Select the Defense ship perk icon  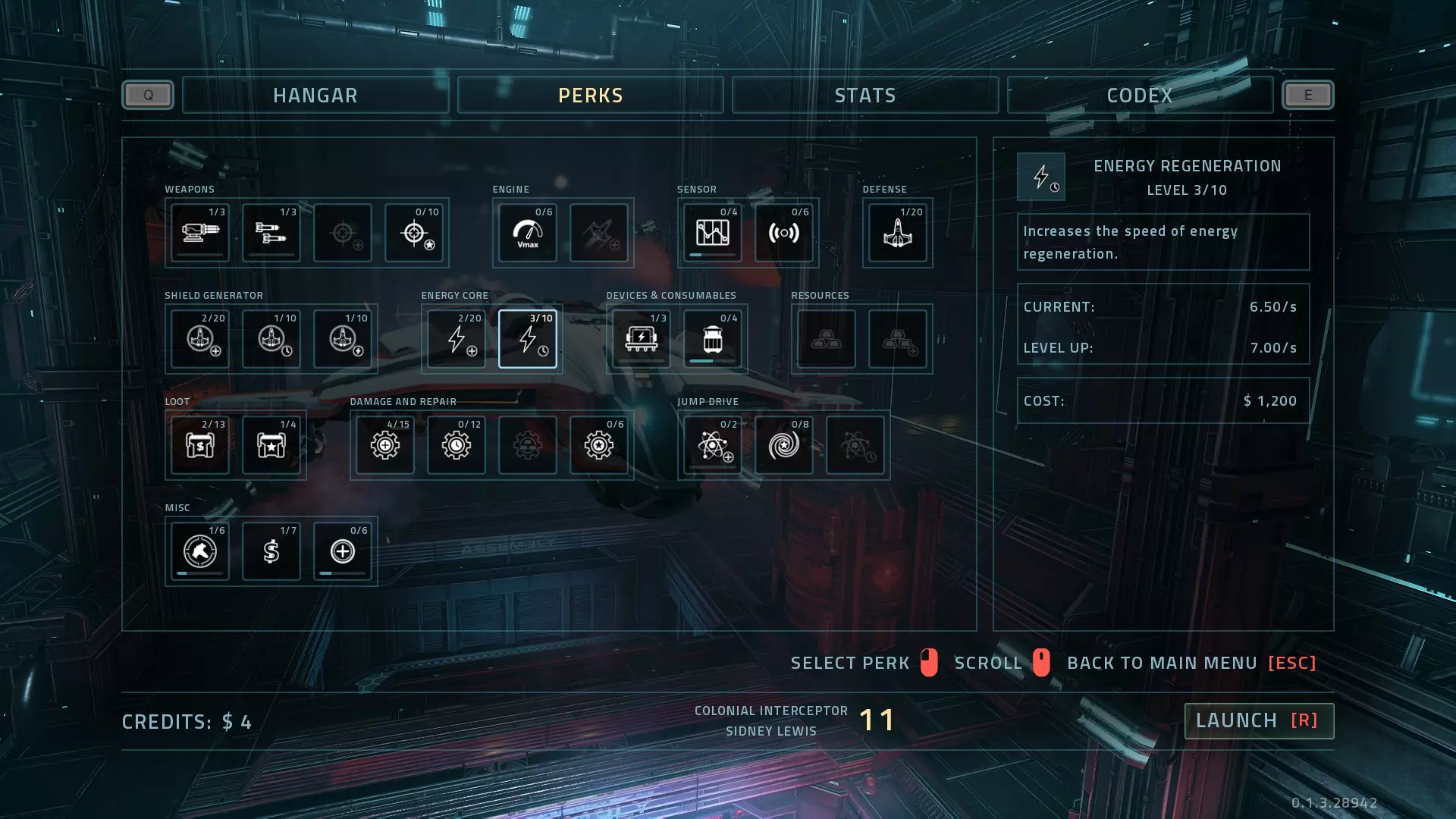coord(898,233)
